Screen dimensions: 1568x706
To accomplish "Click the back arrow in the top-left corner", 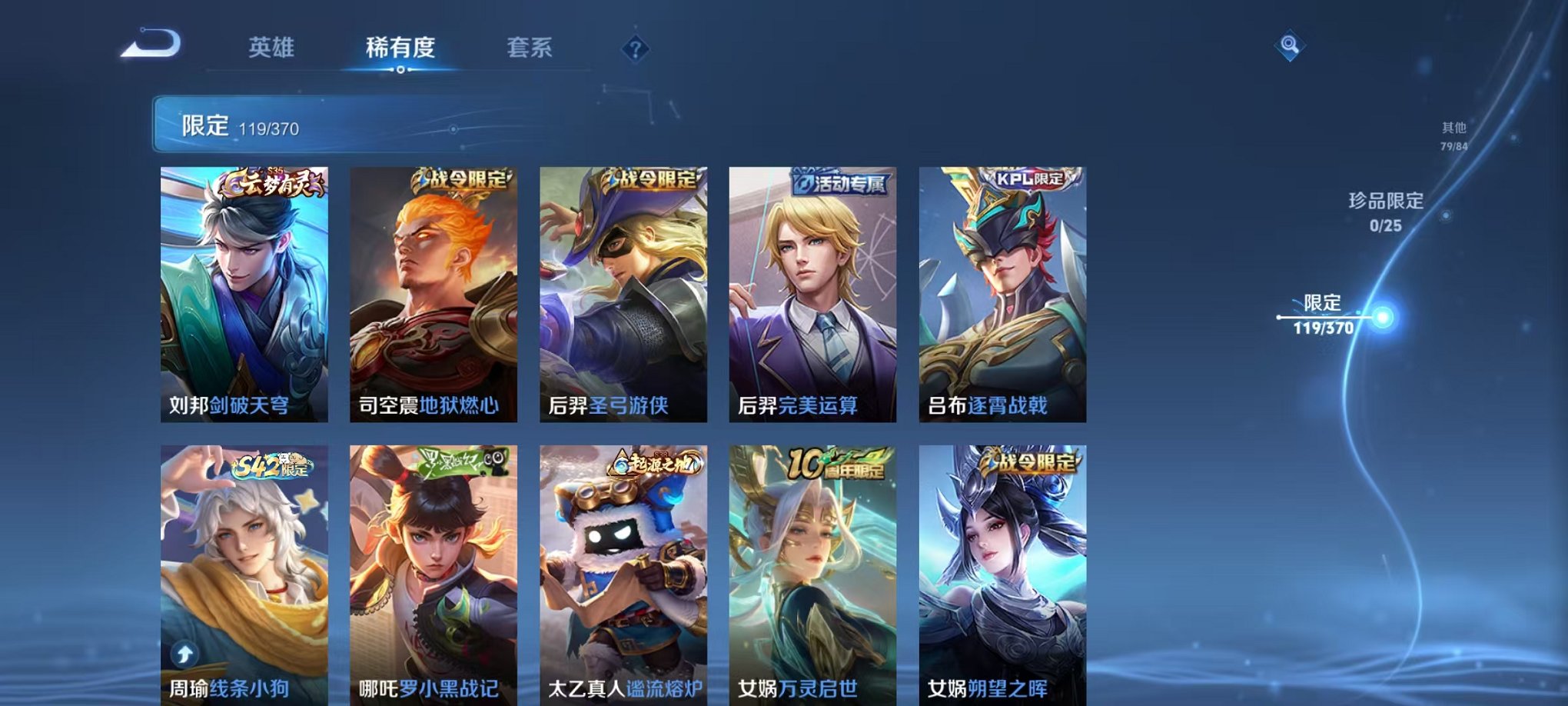I will (x=153, y=45).
